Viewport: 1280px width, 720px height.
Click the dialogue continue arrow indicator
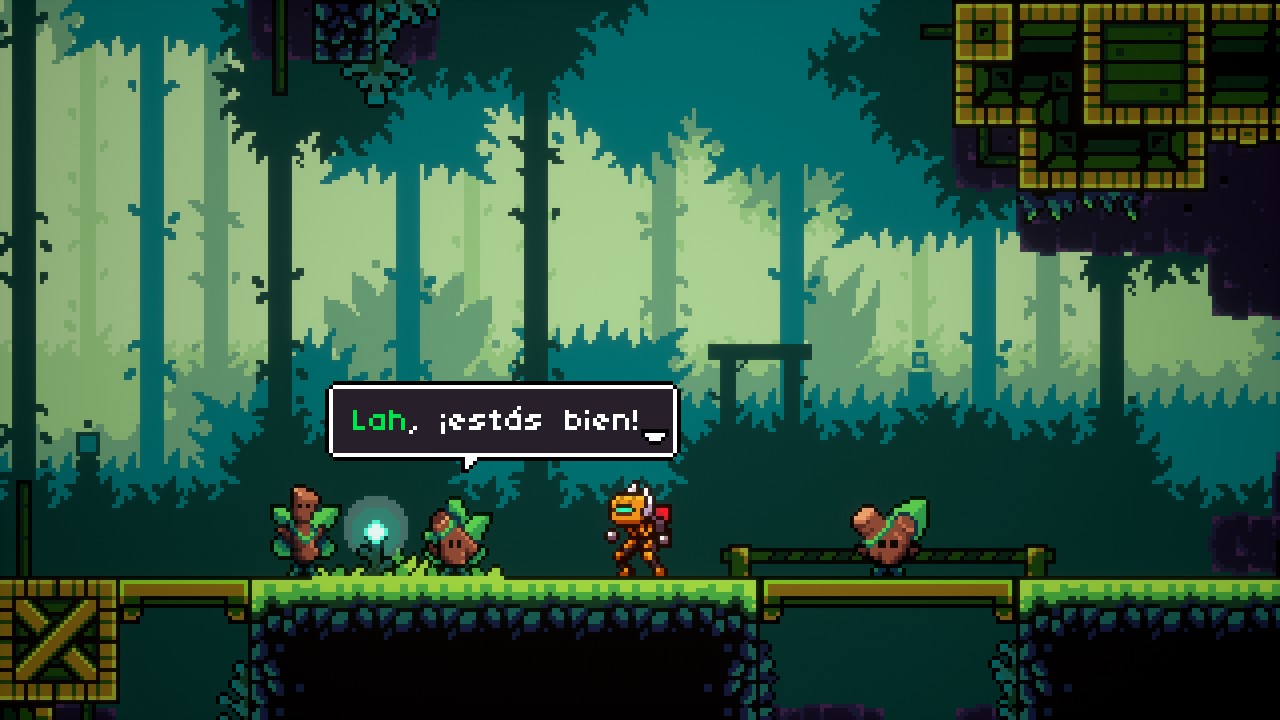point(655,435)
